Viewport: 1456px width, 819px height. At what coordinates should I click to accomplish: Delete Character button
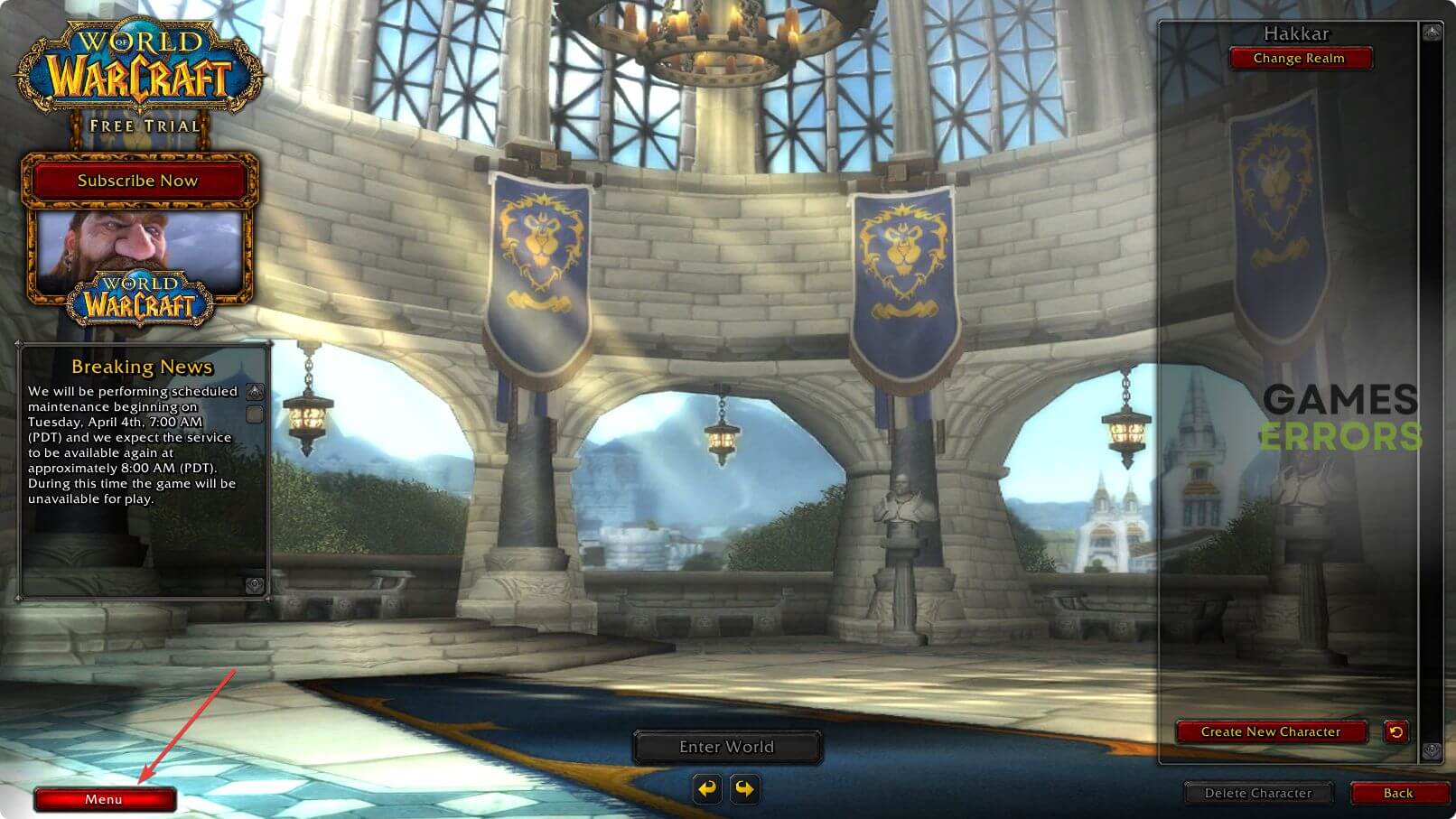point(1257,793)
